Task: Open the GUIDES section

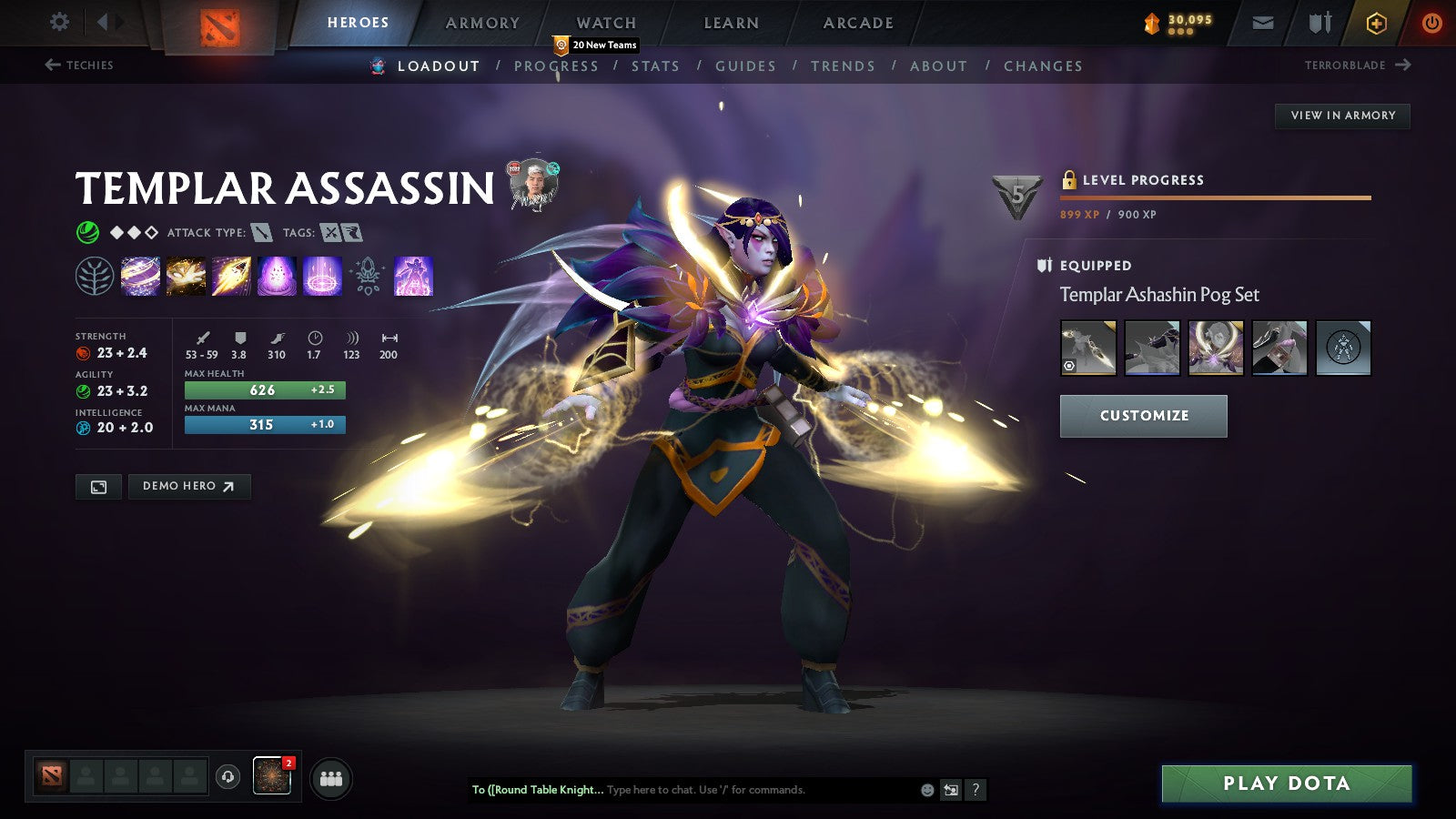Action: (x=746, y=66)
